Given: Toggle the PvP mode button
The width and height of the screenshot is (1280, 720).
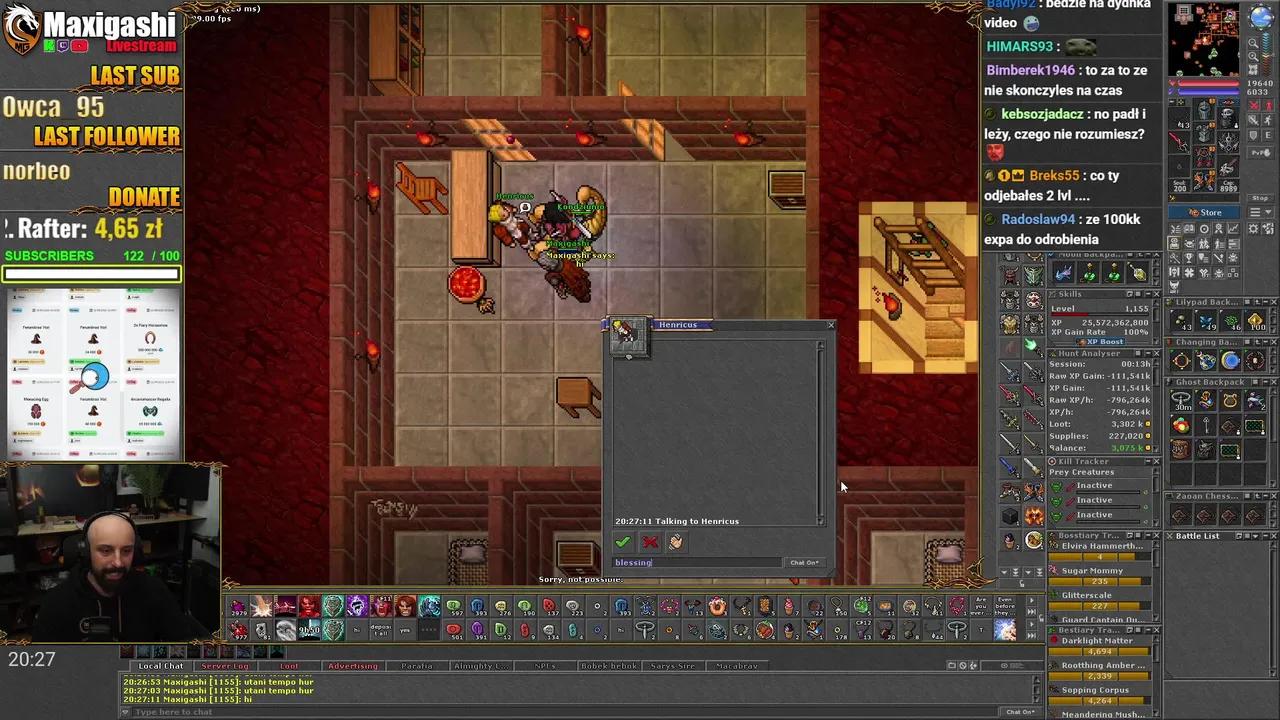Looking at the screenshot, I should pos(1260,153).
